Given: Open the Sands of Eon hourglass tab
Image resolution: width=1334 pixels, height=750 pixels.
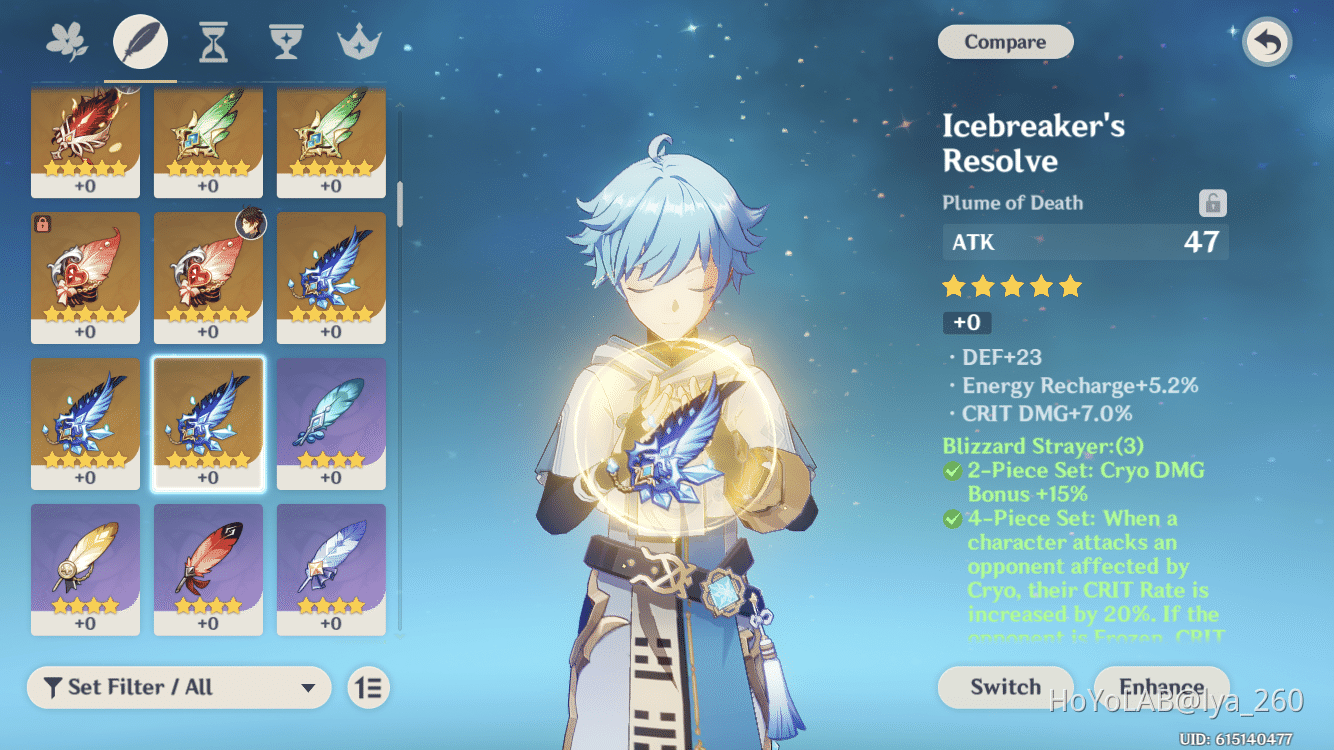Looking at the screenshot, I should tap(213, 43).
